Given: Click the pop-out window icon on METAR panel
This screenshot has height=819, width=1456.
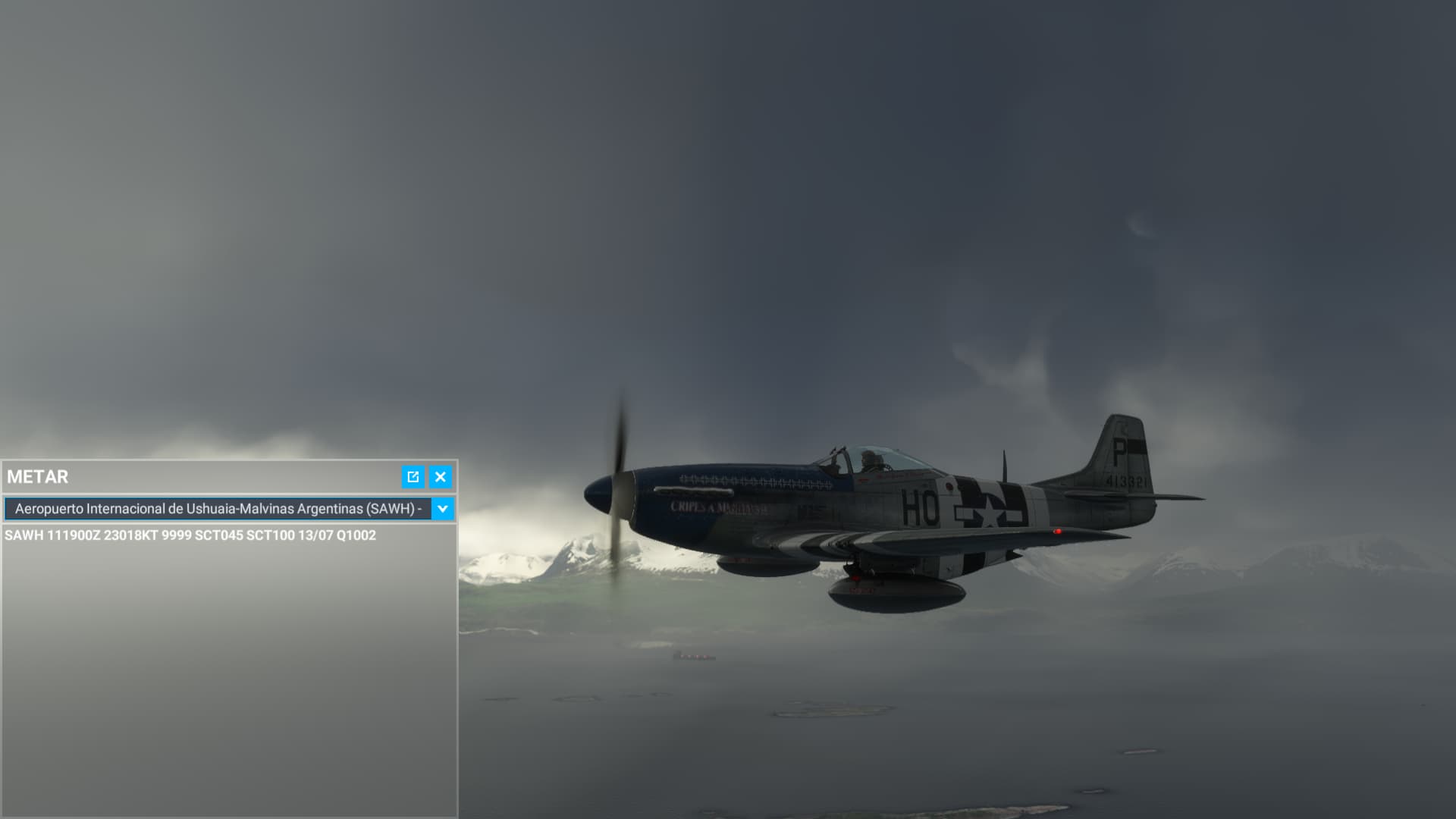Looking at the screenshot, I should click(x=413, y=477).
